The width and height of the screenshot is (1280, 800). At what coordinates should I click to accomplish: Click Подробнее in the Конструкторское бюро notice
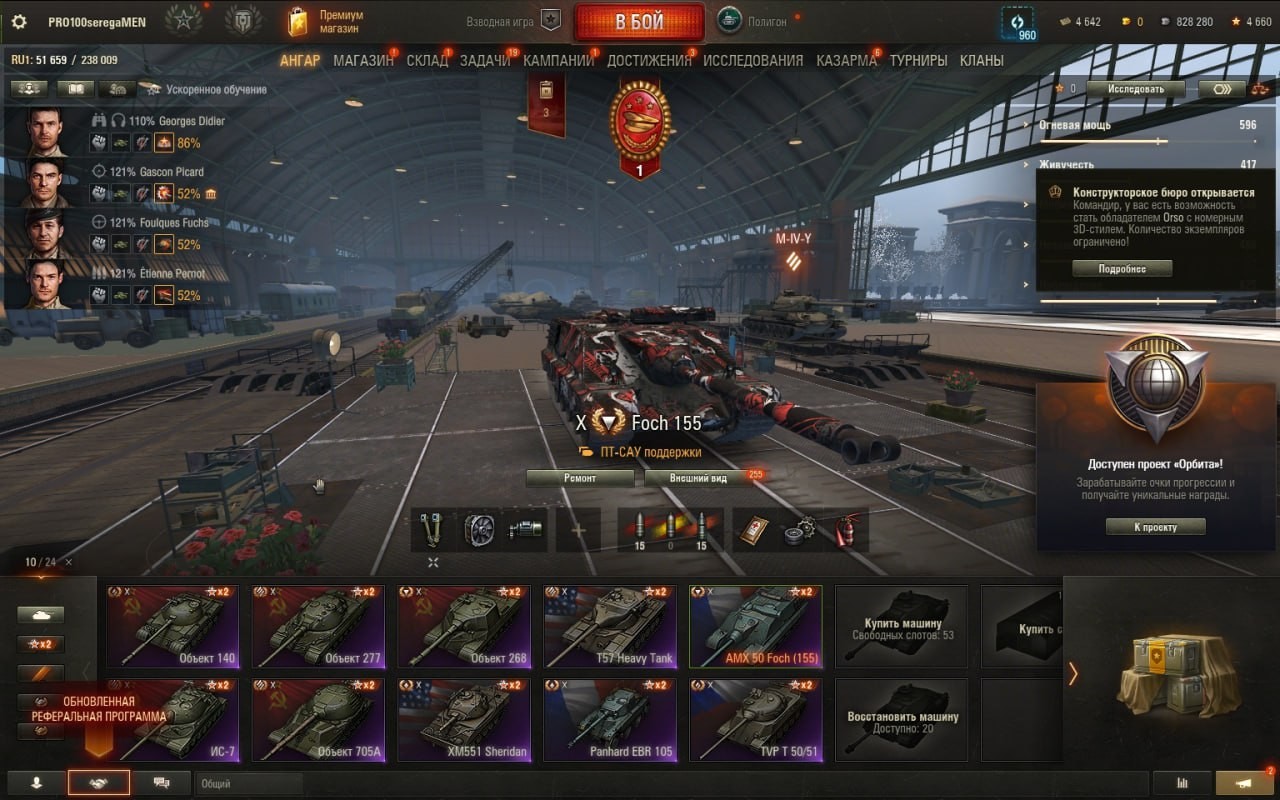(x=1122, y=269)
